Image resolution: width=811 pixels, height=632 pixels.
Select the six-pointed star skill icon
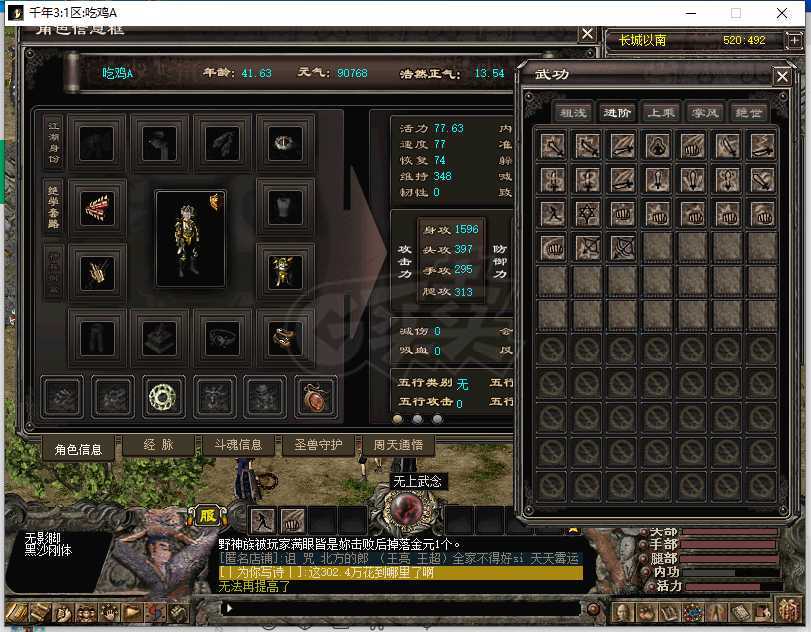point(588,213)
